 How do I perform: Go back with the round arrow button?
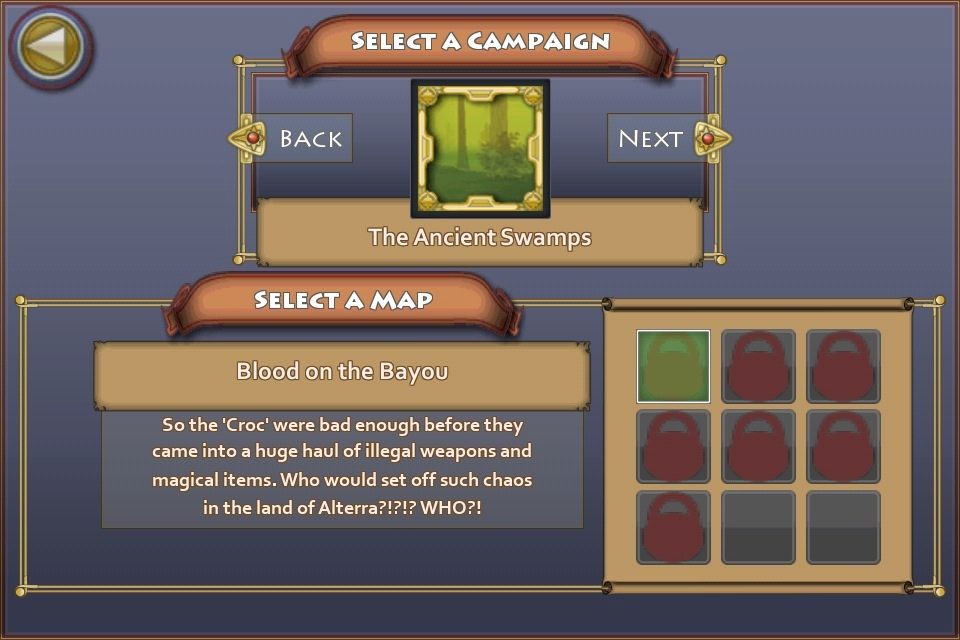click(50, 46)
